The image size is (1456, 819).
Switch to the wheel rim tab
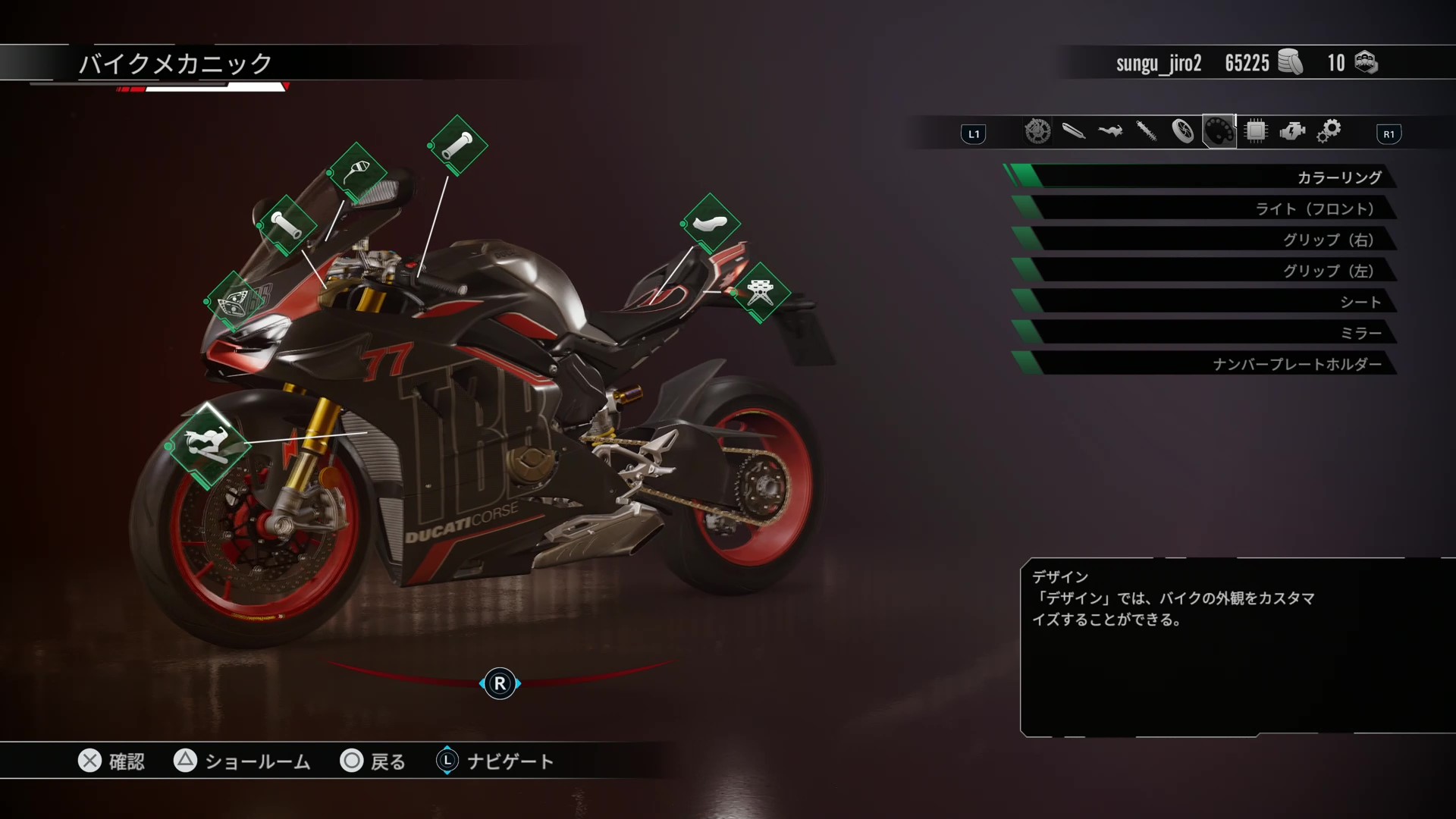[1183, 132]
